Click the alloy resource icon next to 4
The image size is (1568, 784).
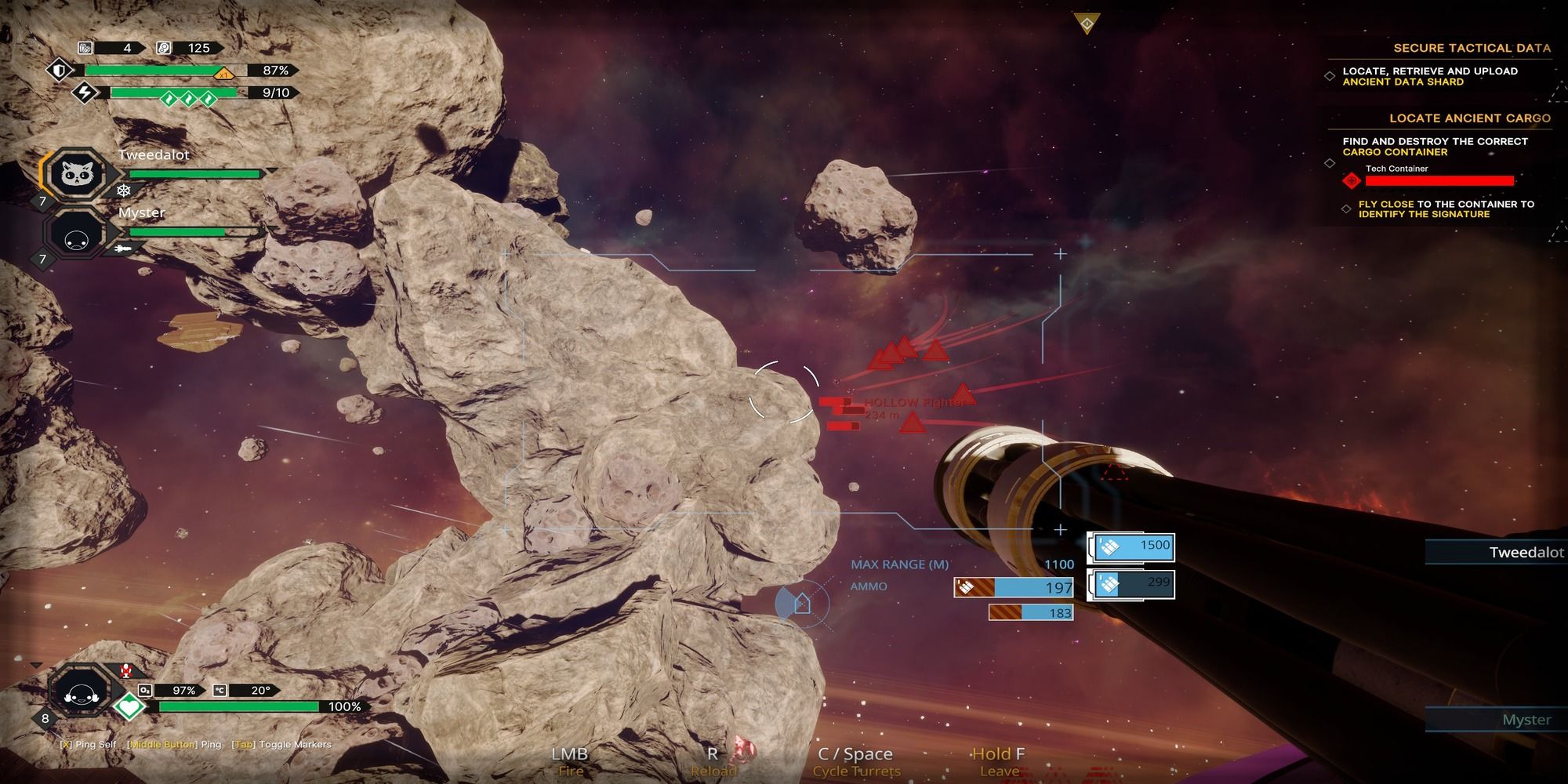pyautogui.click(x=85, y=48)
